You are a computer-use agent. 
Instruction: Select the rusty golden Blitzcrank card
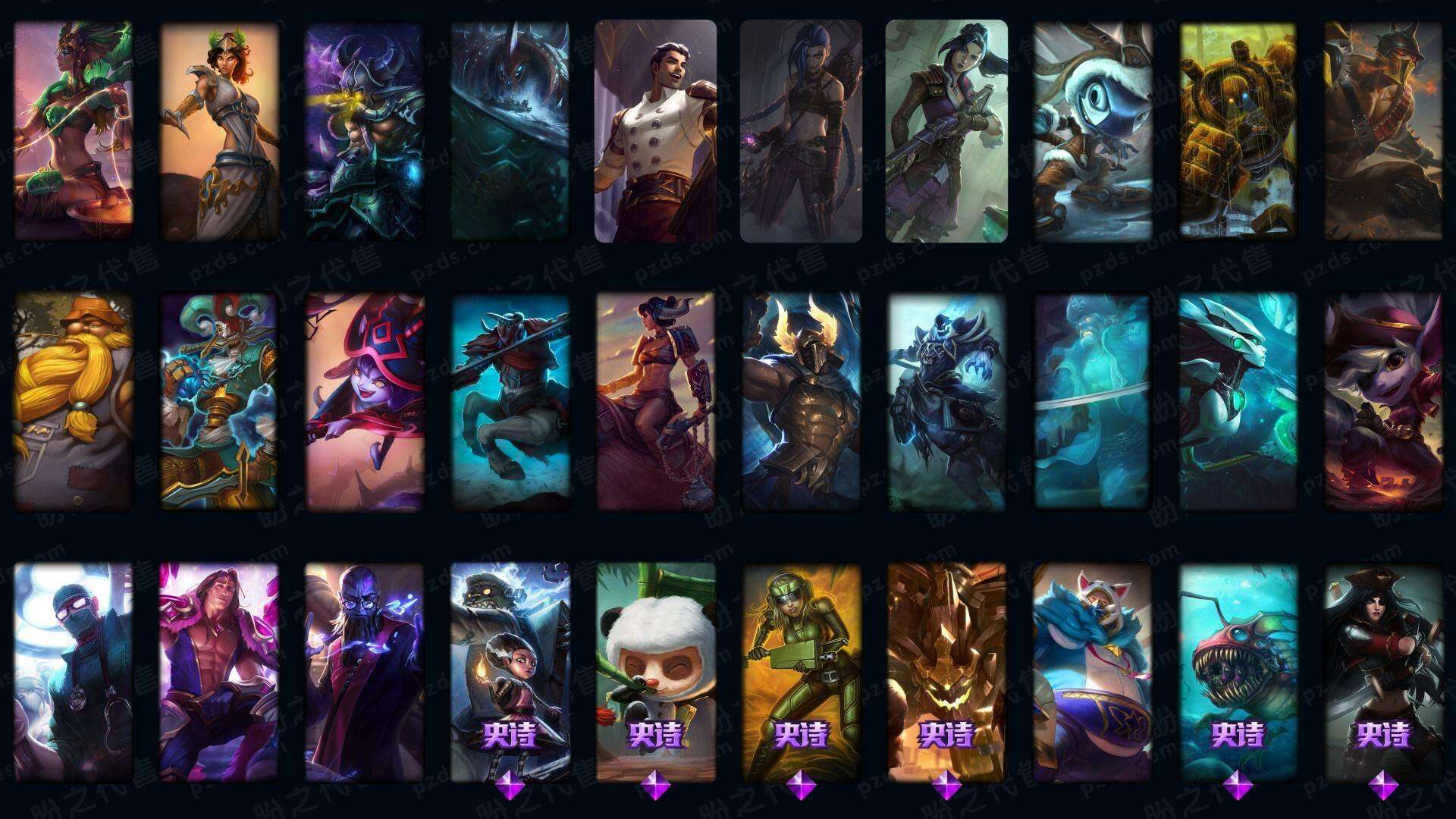(1238, 131)
